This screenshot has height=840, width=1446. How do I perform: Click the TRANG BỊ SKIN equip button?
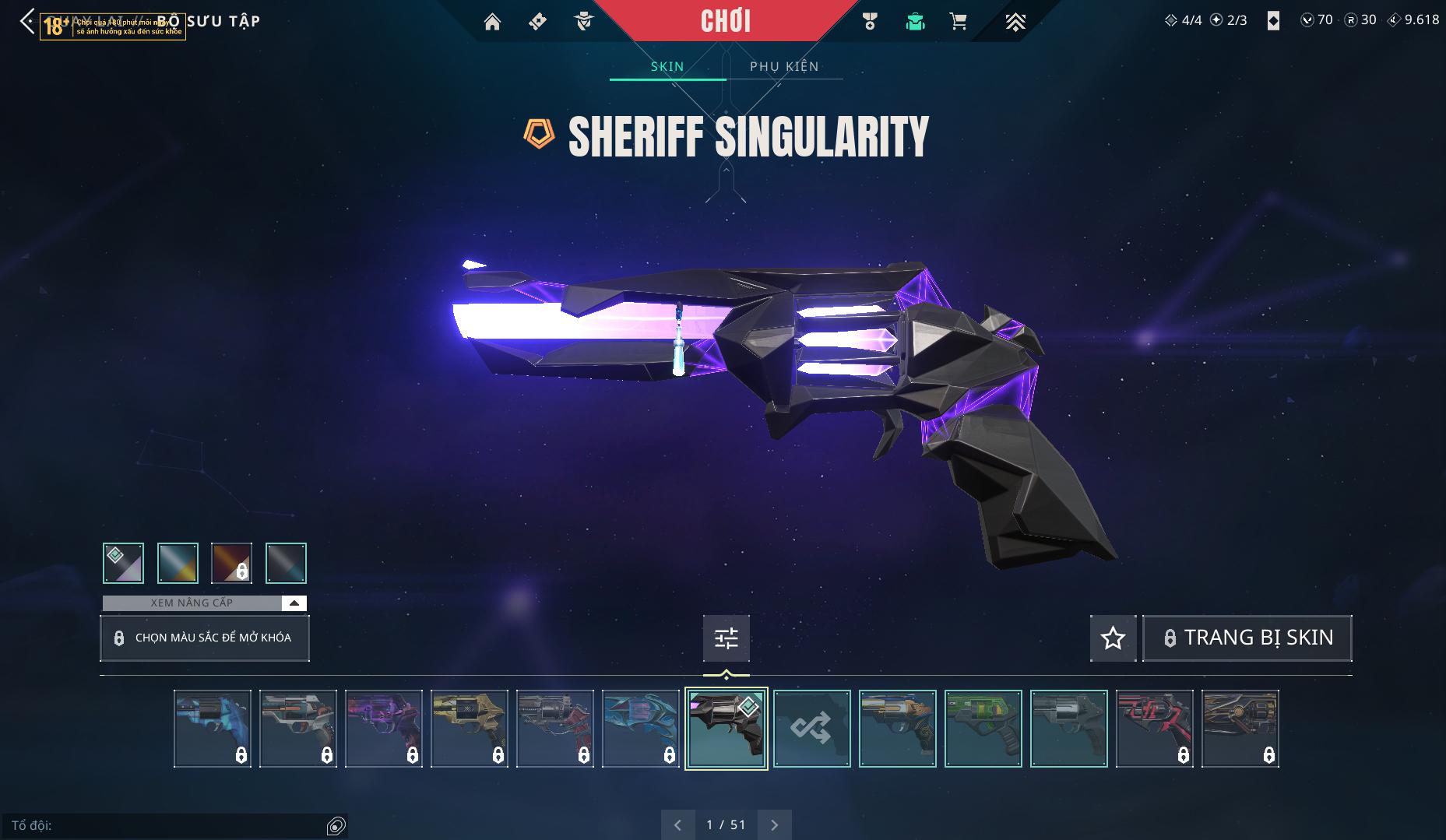coord(1247,638)
